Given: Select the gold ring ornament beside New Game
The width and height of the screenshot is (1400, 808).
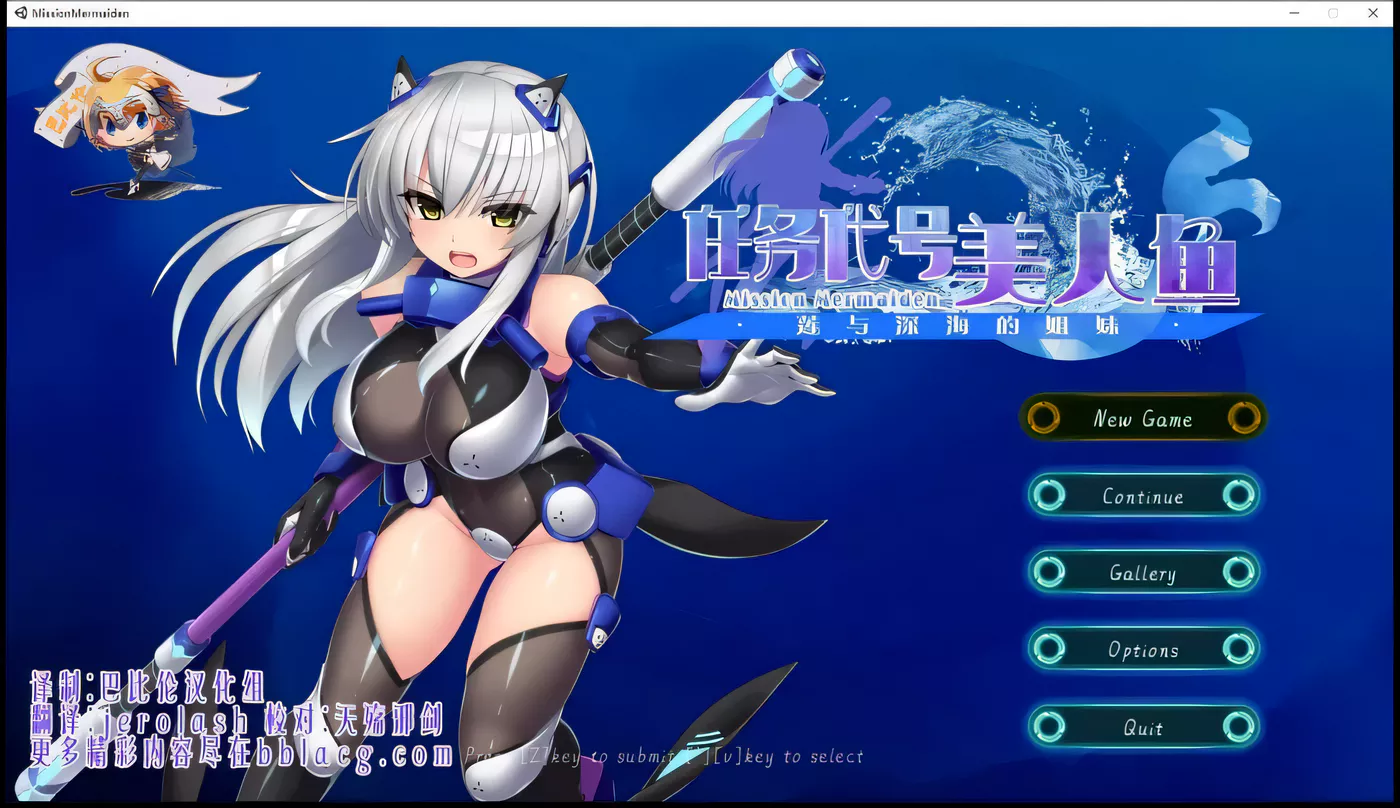Looking at the screenshot, I should [1043, 419].
